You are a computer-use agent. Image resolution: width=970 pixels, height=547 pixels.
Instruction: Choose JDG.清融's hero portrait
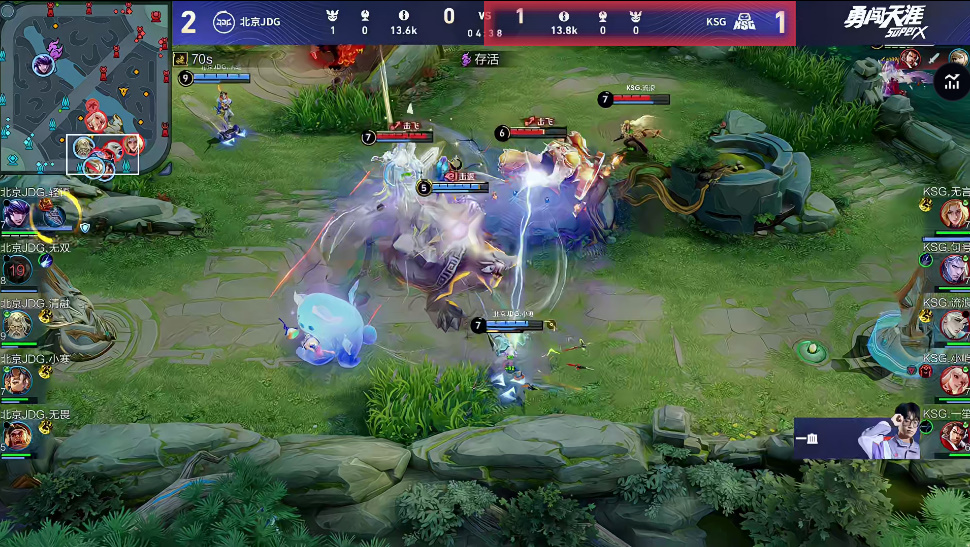17,325
